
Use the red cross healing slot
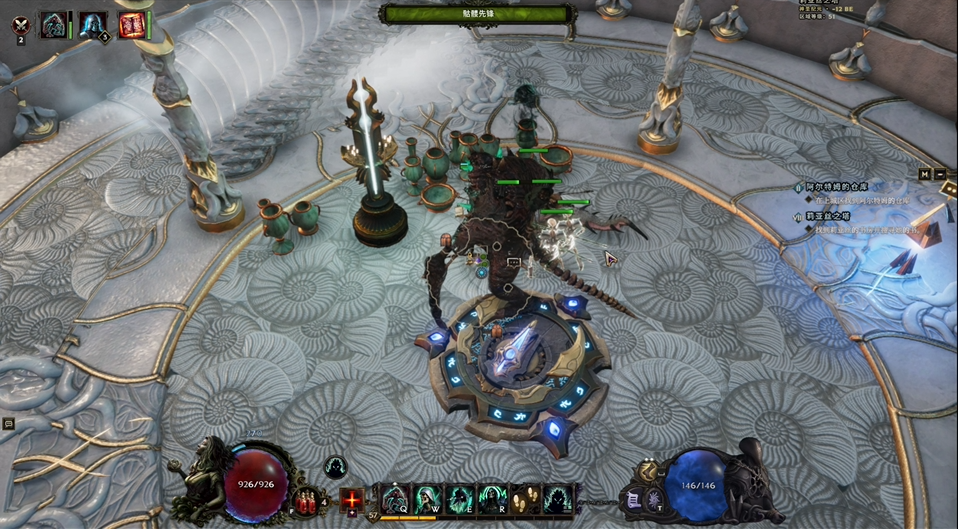(352, 499)
